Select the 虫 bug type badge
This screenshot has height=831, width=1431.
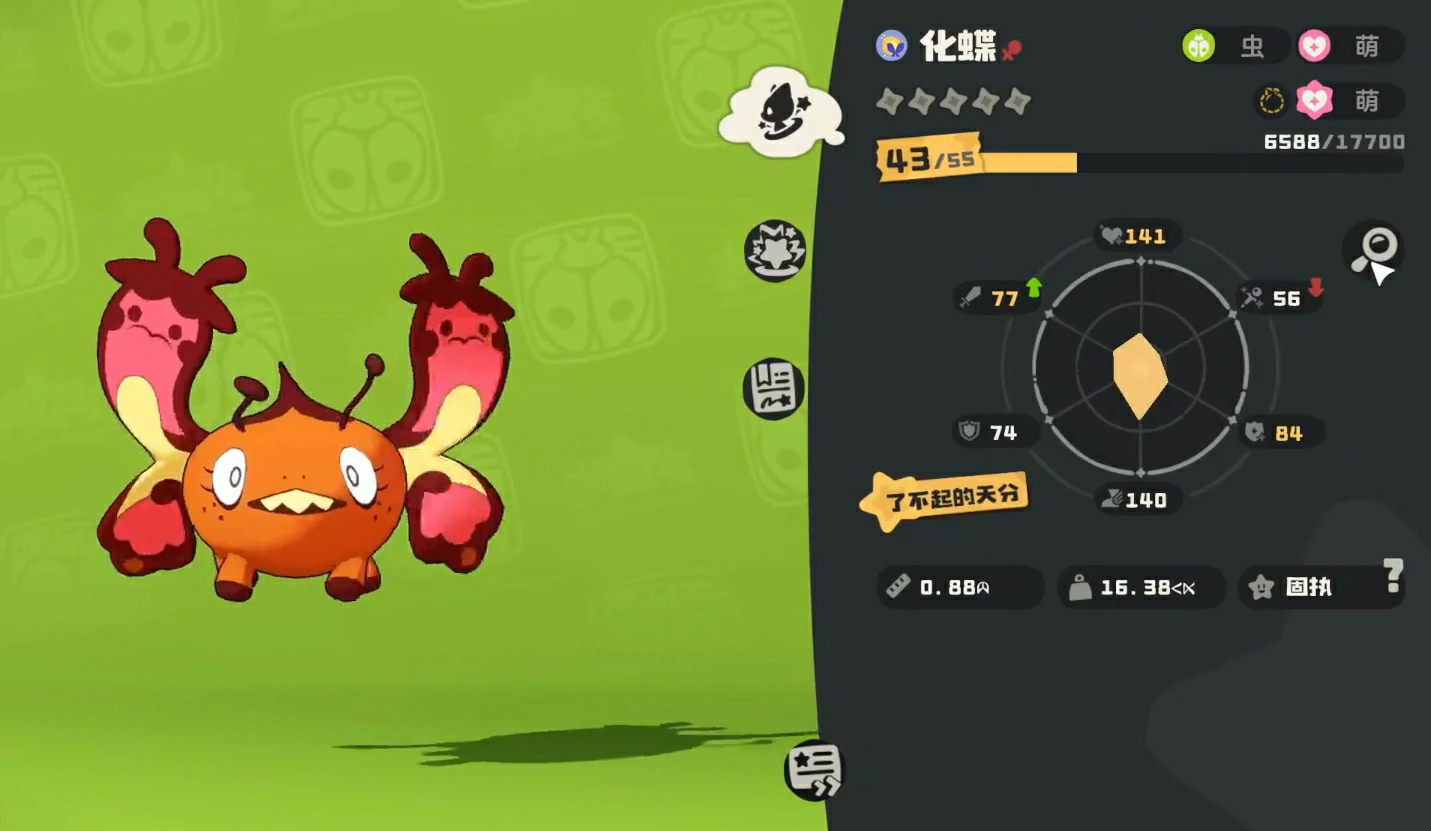pos(1235,46)
